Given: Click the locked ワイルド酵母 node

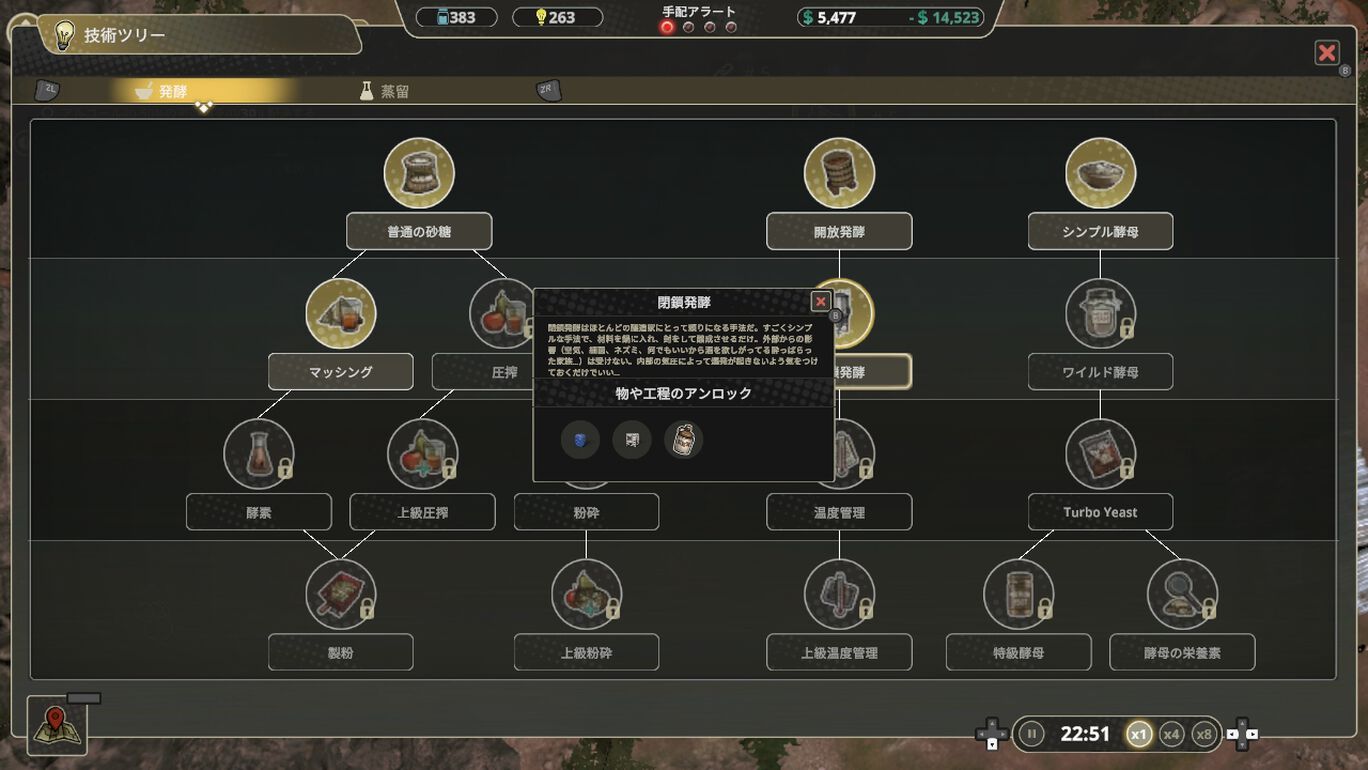Looking at the screenshot, I should click(1100, 371).
